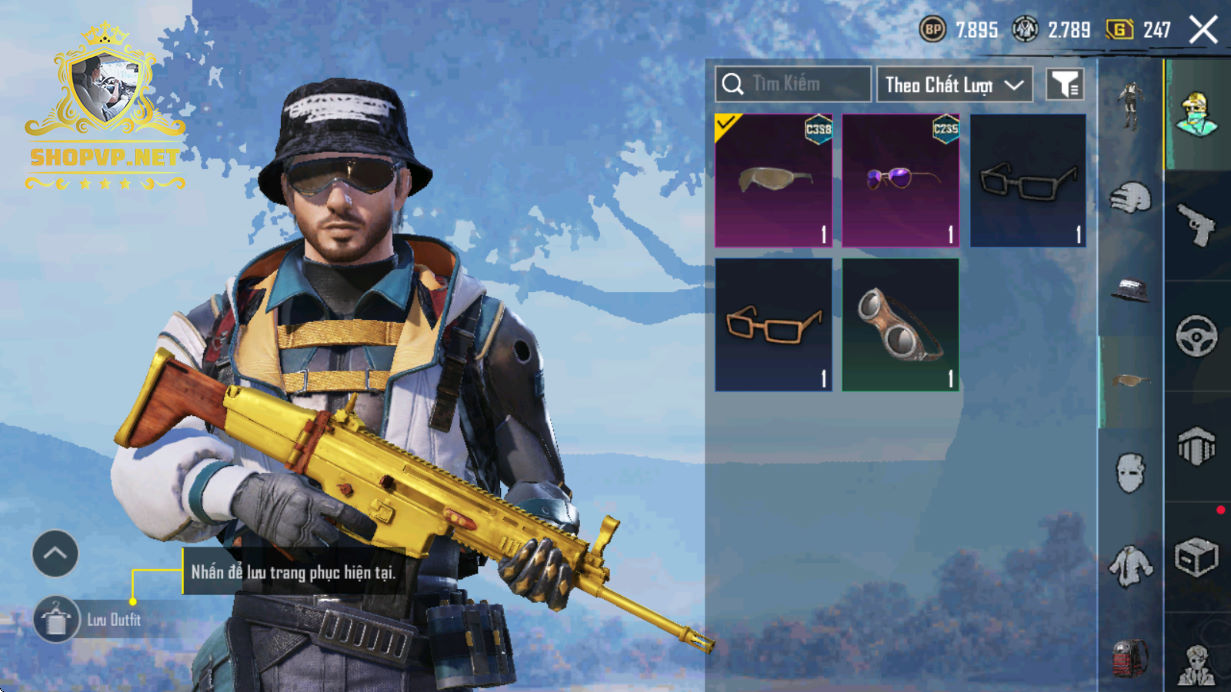
Task: Select the steampunk goggles item
Action: pos(900,324)
